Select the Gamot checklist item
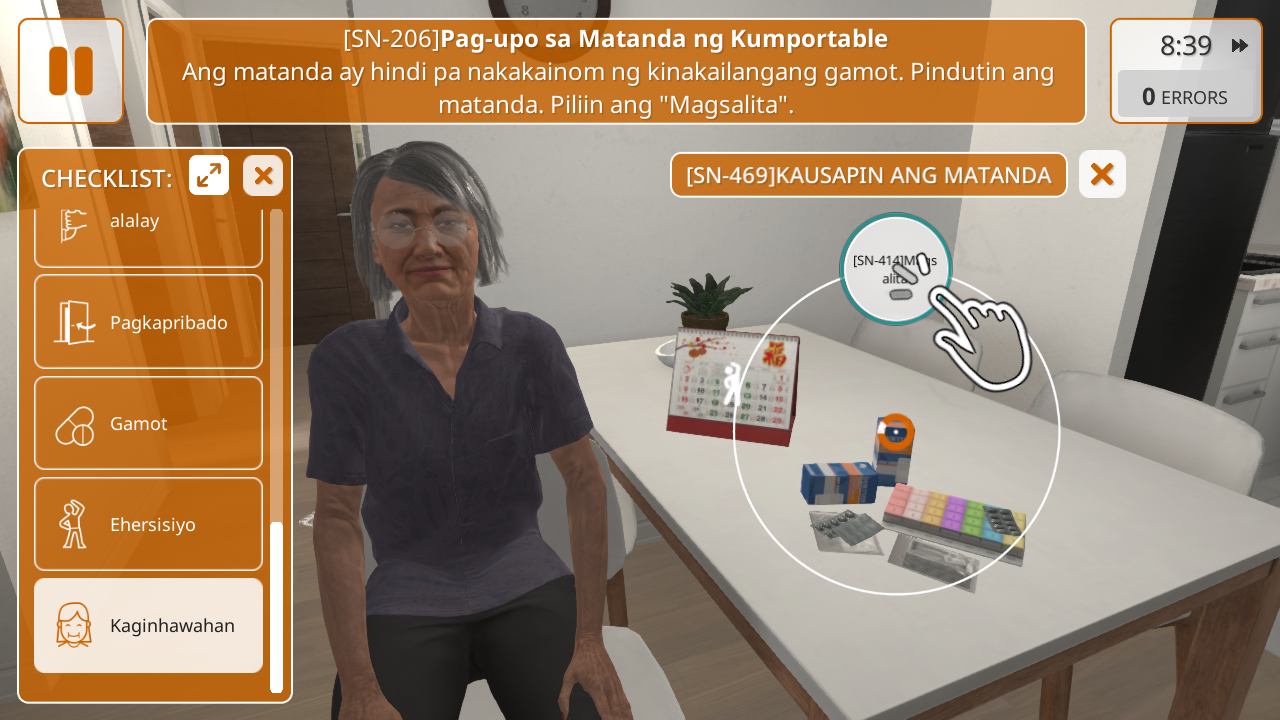This screenshot has height=720, width=1280. [148, 423]
